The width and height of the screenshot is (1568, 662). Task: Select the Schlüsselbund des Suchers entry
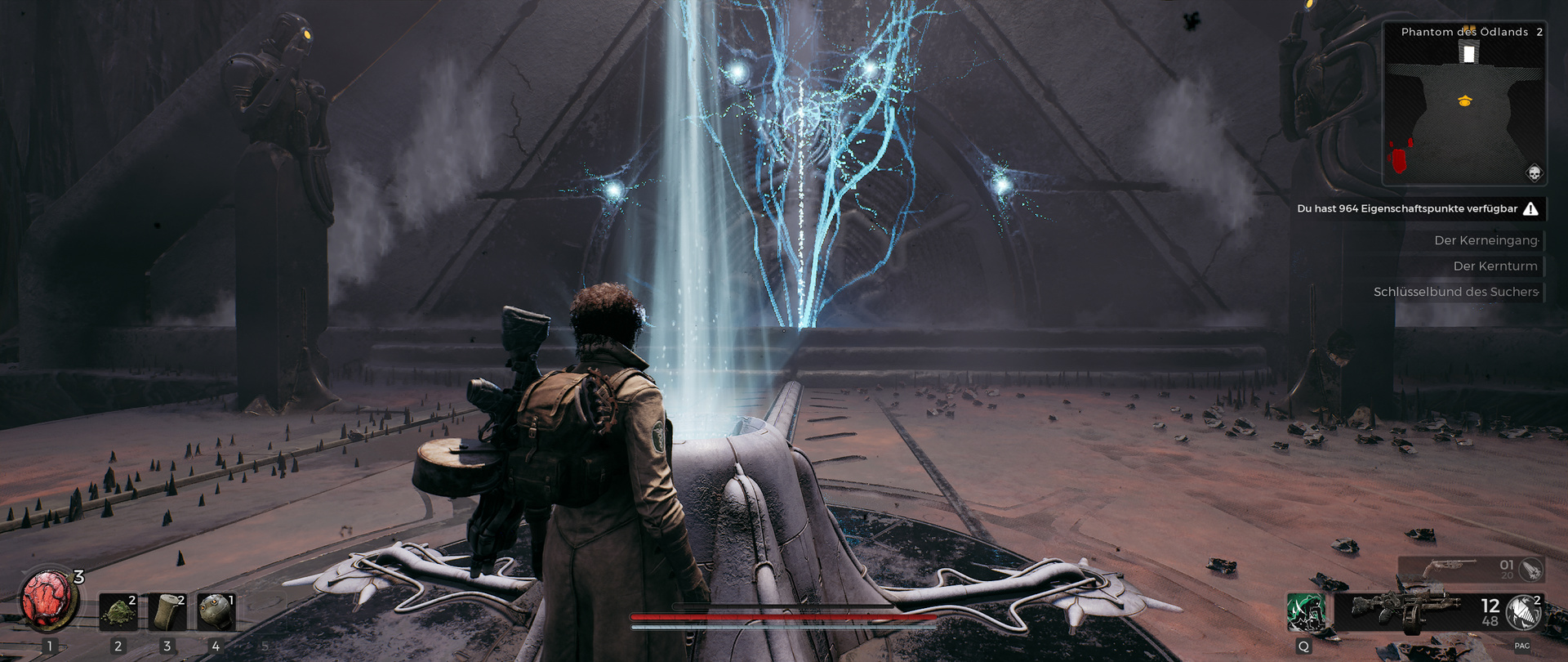click(x=1455, y=292)
